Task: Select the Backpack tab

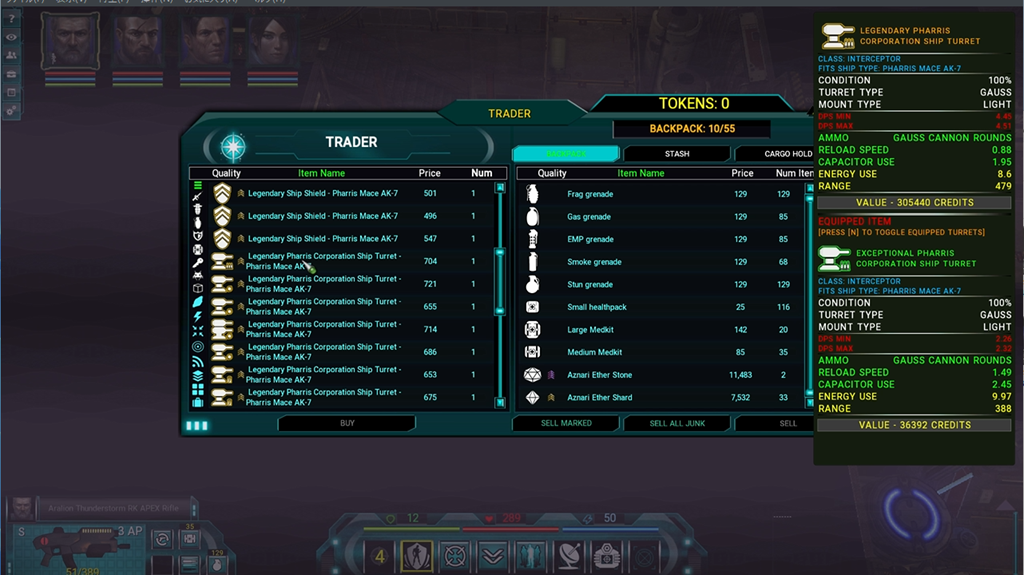Action: [x=566, y=154]
